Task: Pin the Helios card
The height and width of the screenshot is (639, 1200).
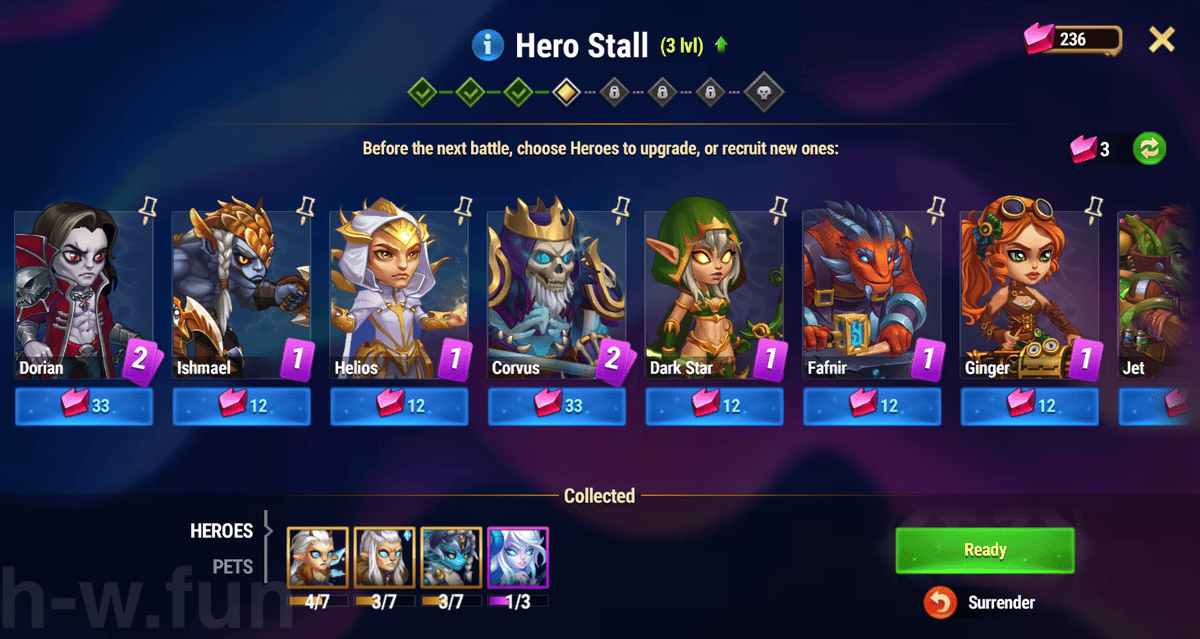Action: coord(462,207)
